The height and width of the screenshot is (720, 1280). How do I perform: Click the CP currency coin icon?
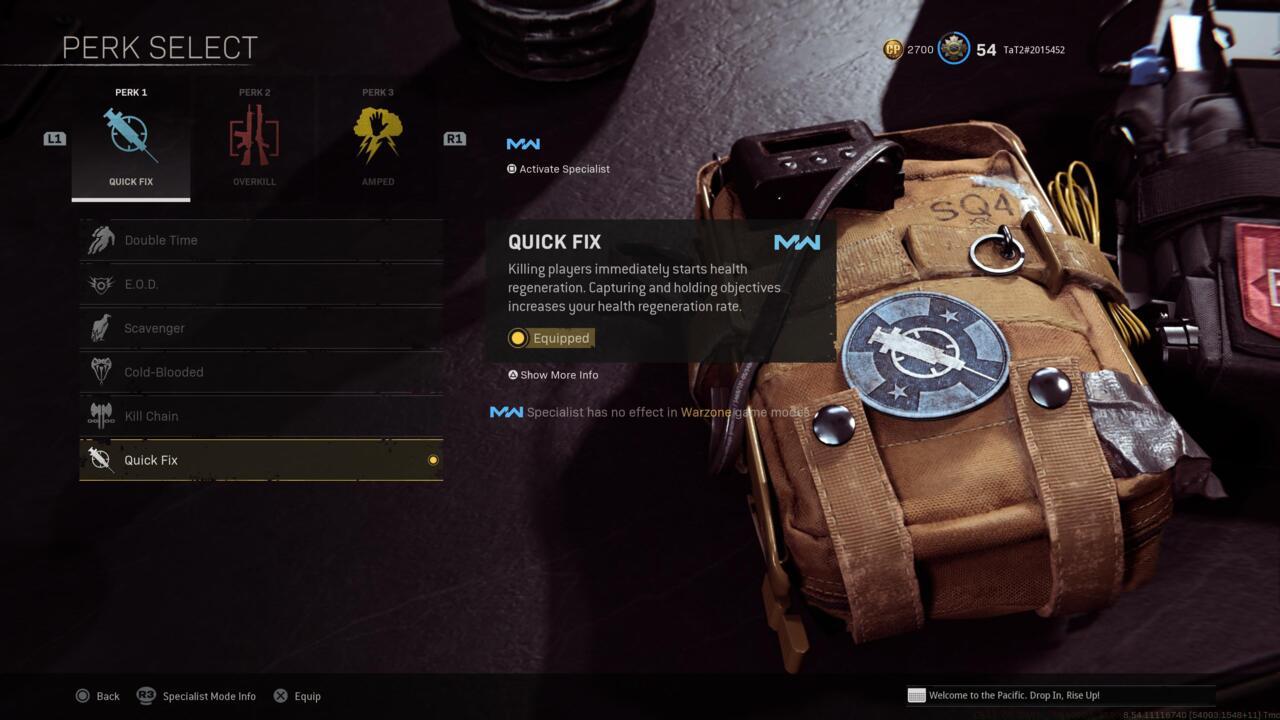click(x=892, y=48)
